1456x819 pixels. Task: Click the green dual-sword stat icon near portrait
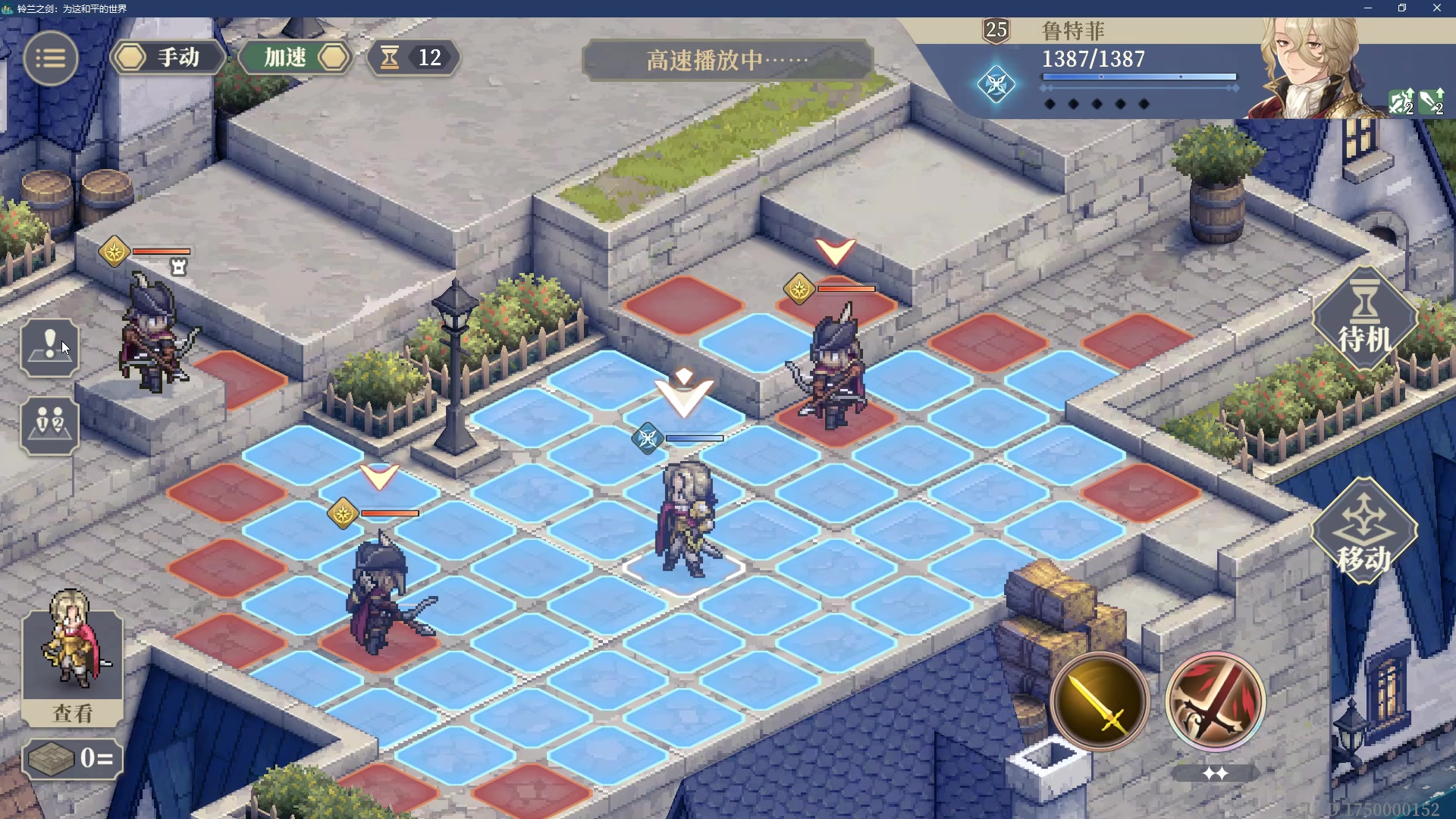pos(1401,102)
